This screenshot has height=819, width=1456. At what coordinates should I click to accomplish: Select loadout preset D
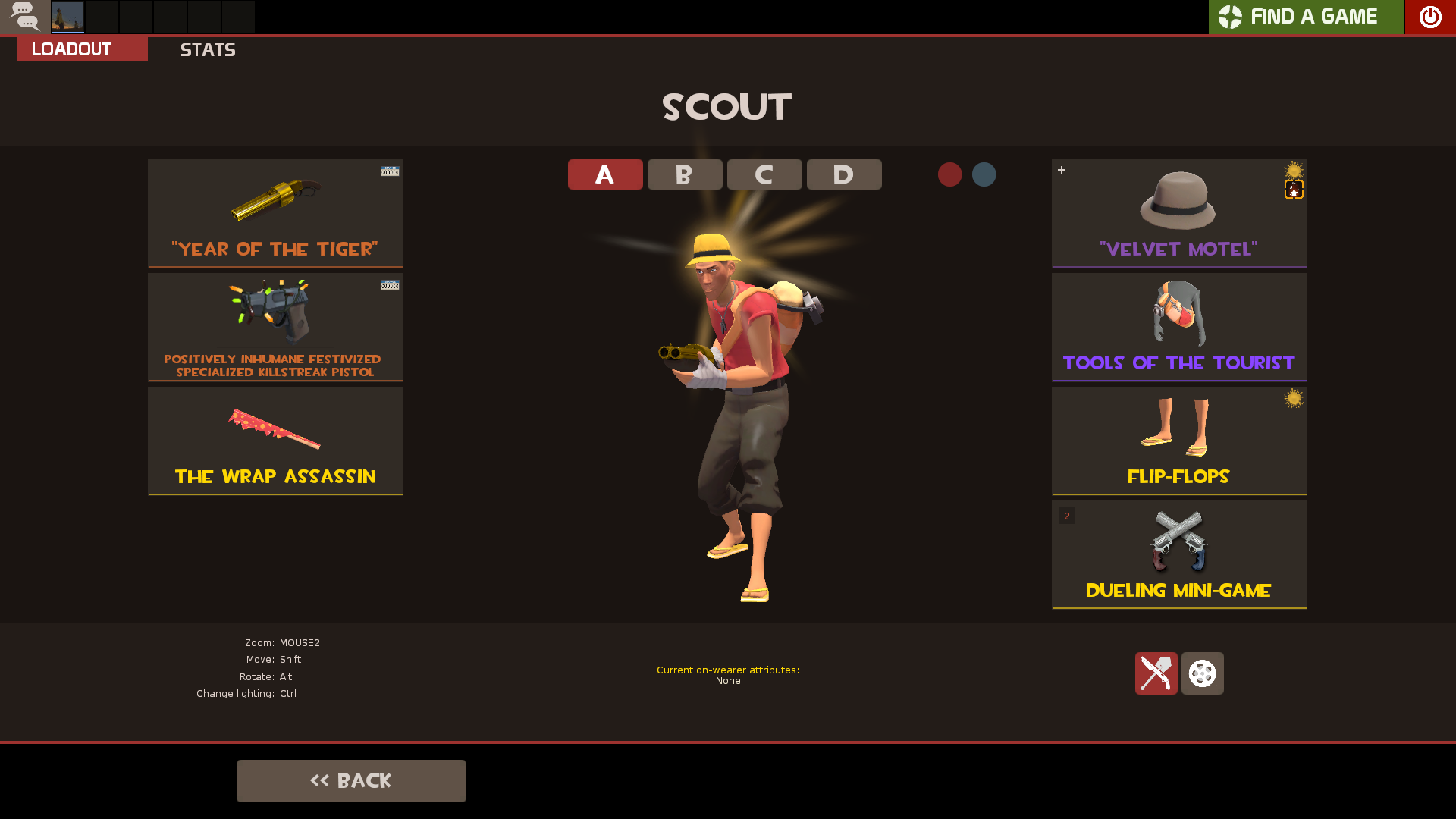843,174
